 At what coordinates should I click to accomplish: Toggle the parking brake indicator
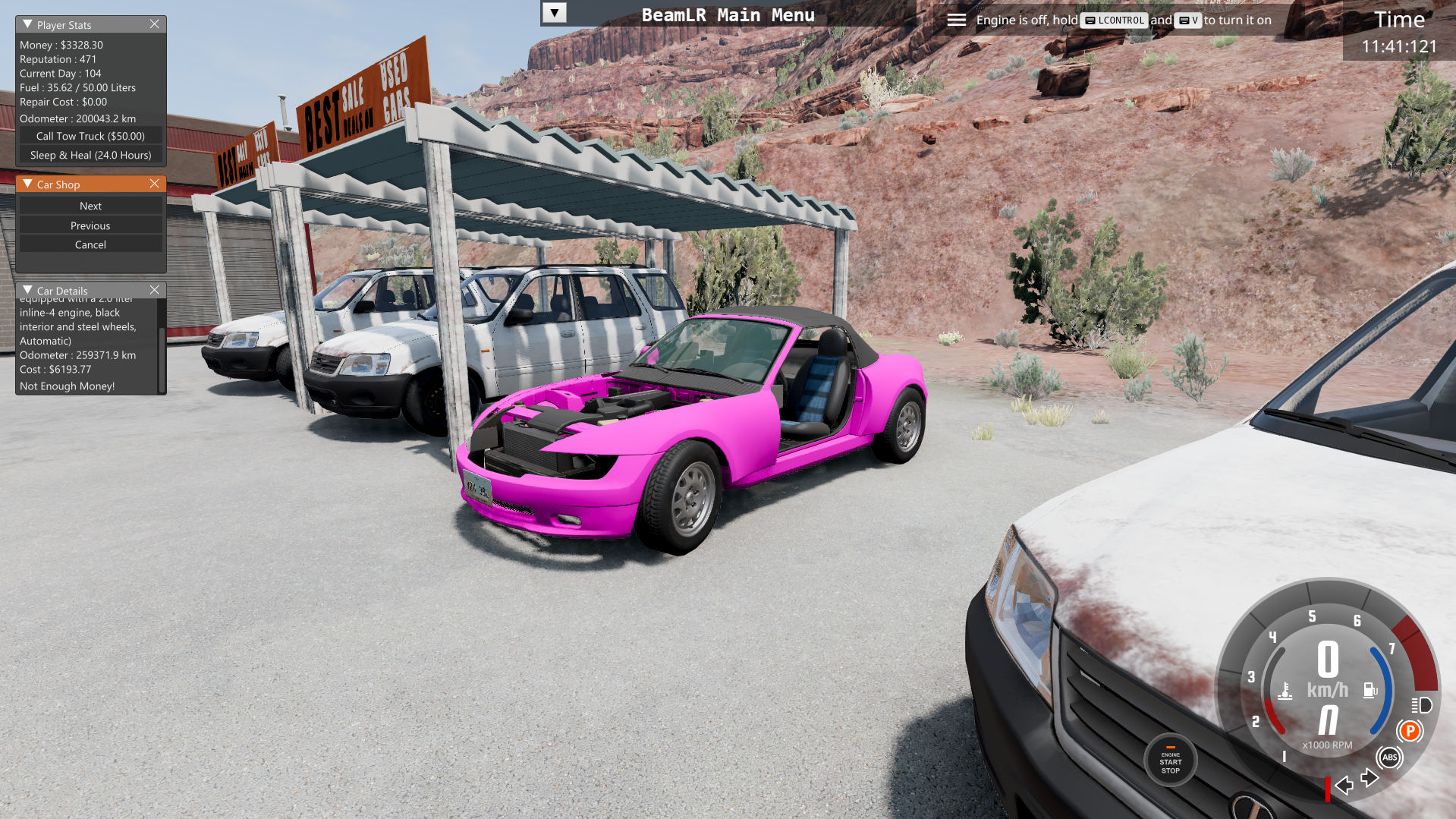(x=1410, y=731)
